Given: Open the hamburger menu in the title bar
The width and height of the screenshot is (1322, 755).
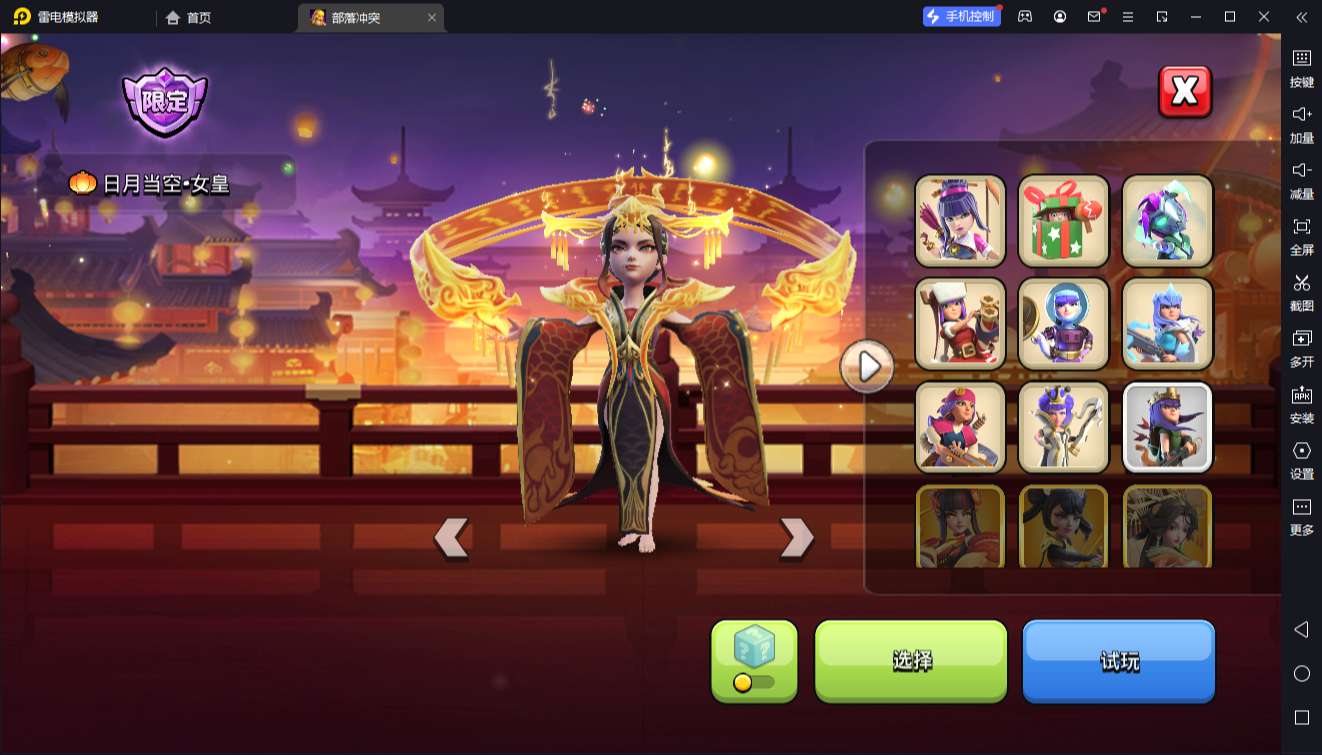Looking at the screenshot, I should tap(1128, 16).
